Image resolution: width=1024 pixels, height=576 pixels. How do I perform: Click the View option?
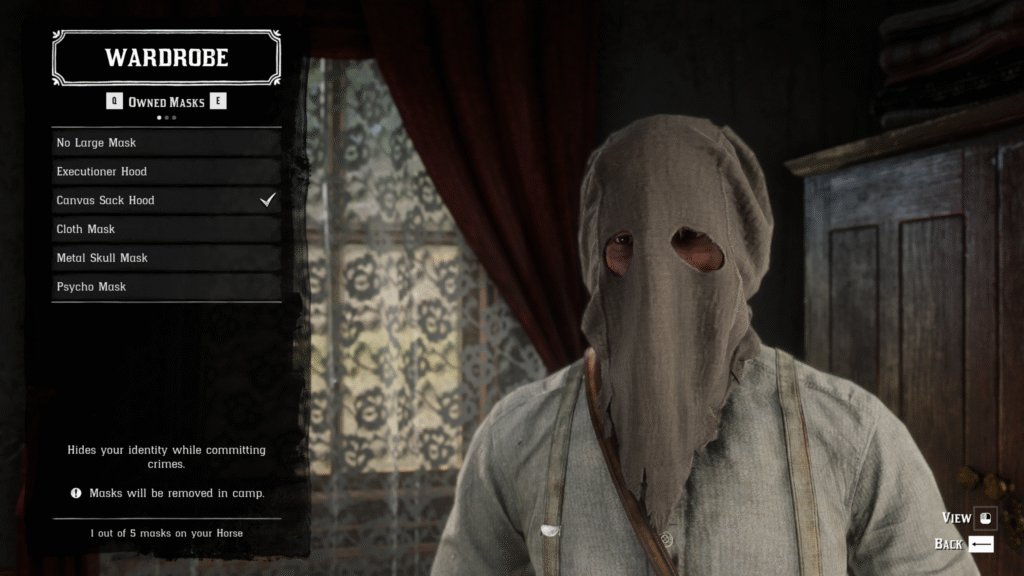[x=969, y=518]
